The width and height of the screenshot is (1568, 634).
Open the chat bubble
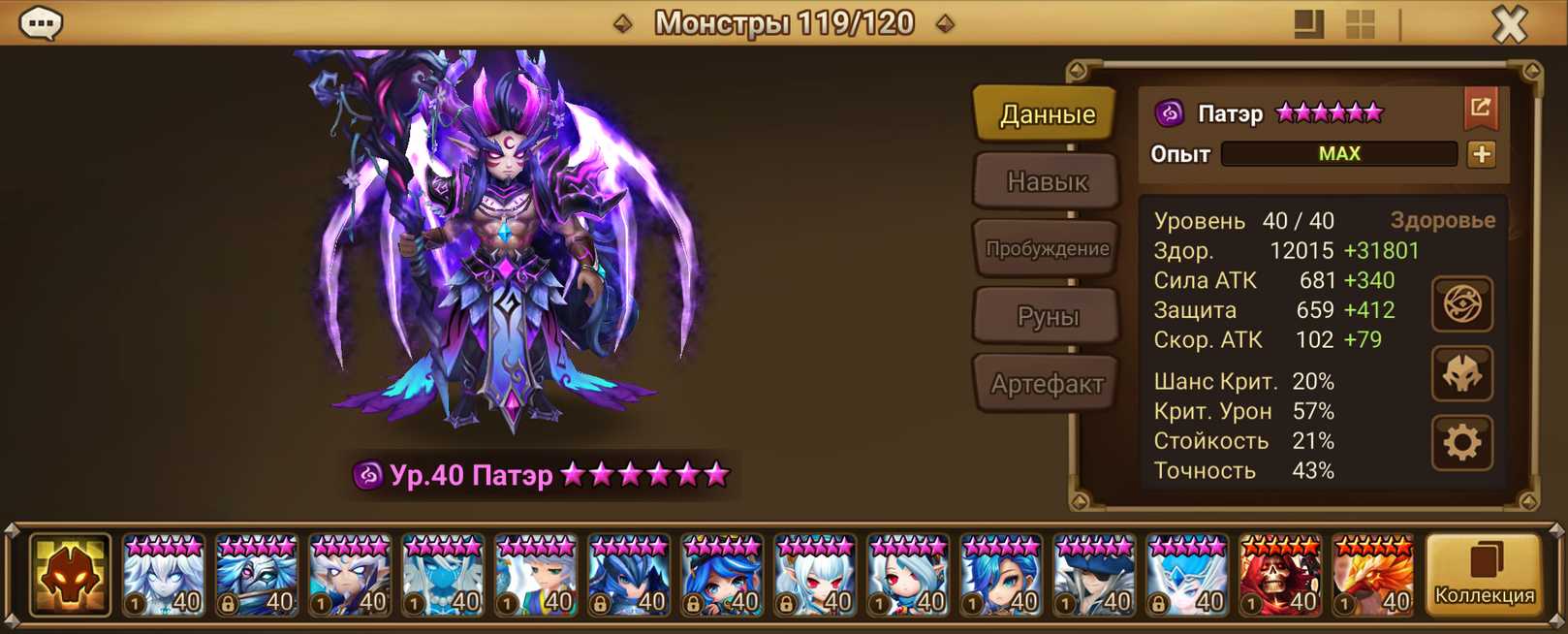[42, 23]
